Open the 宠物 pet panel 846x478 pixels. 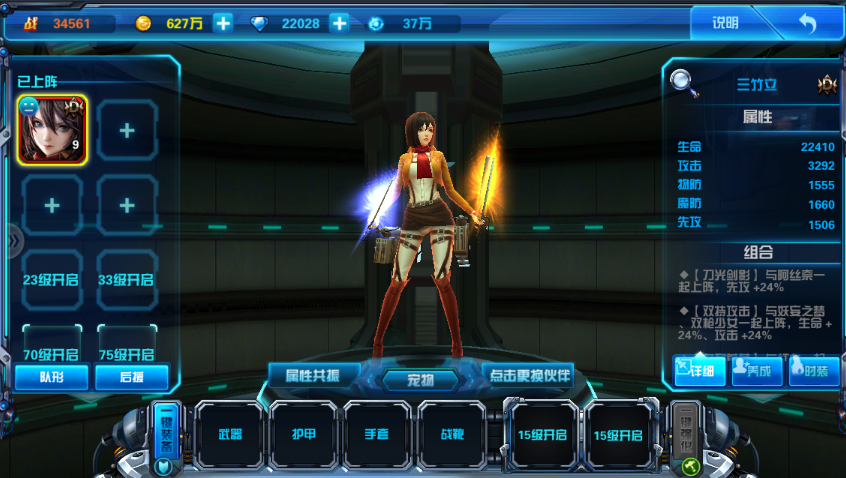click(421, 379)
